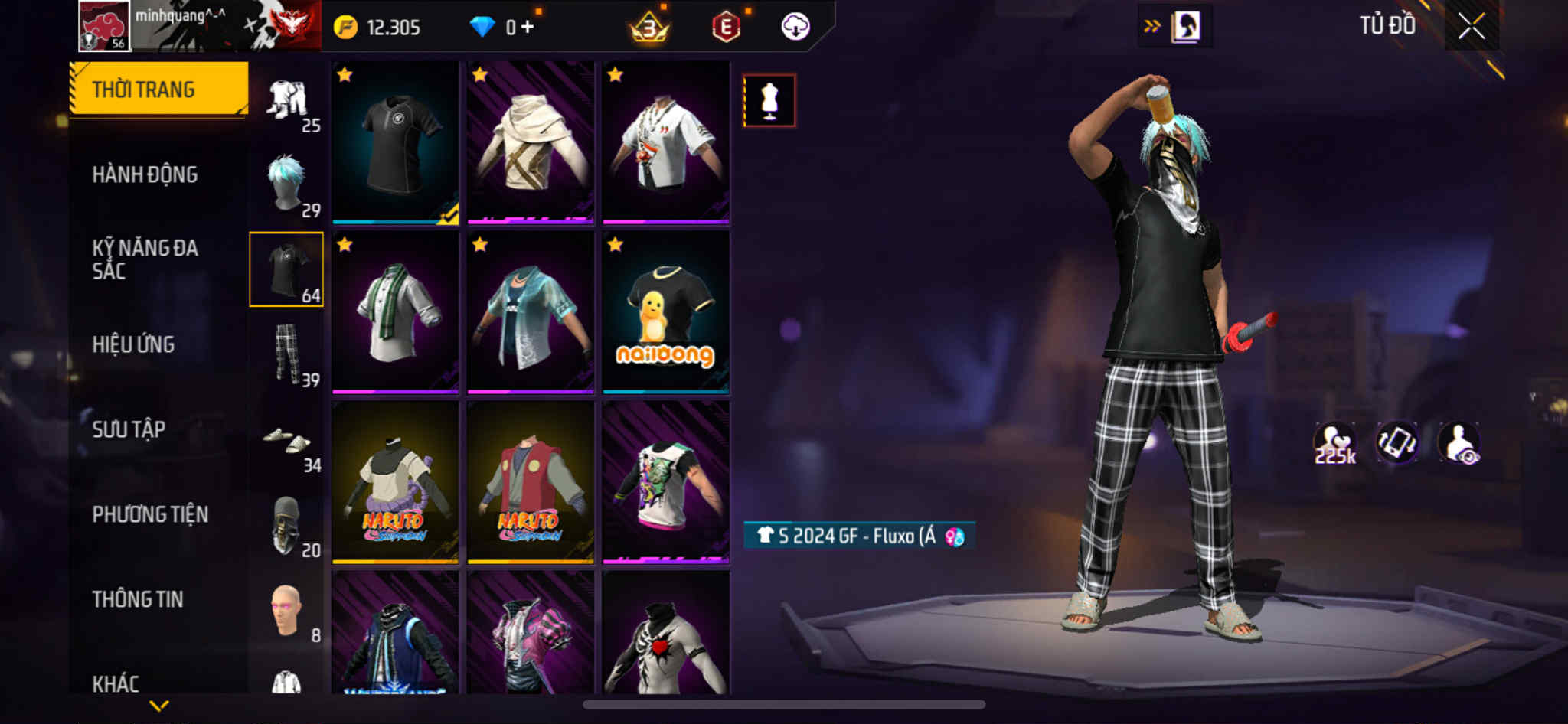
Task: Go to the HIỆU ỨNG tab
Action: click(x=133, y=344)
